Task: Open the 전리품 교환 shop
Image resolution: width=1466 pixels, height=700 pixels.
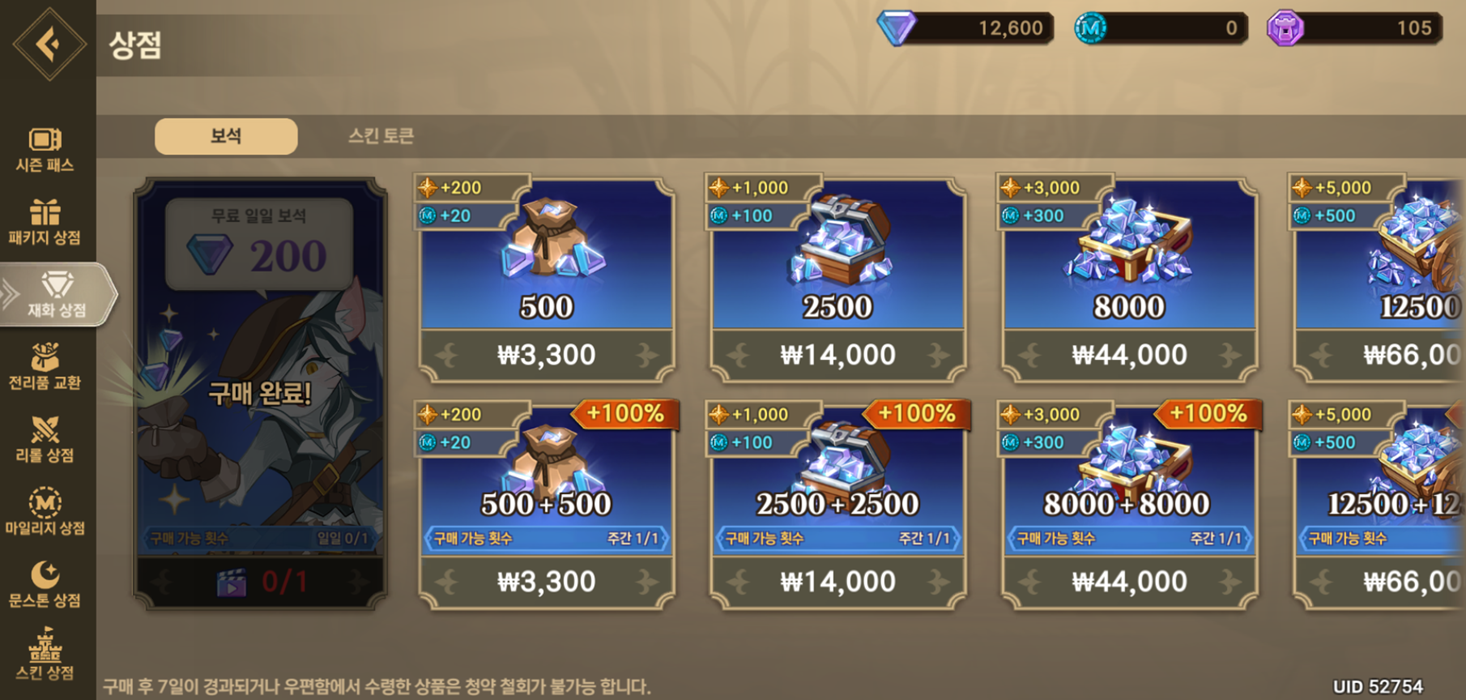Action: pyautogui.click(x=45, y=367)
